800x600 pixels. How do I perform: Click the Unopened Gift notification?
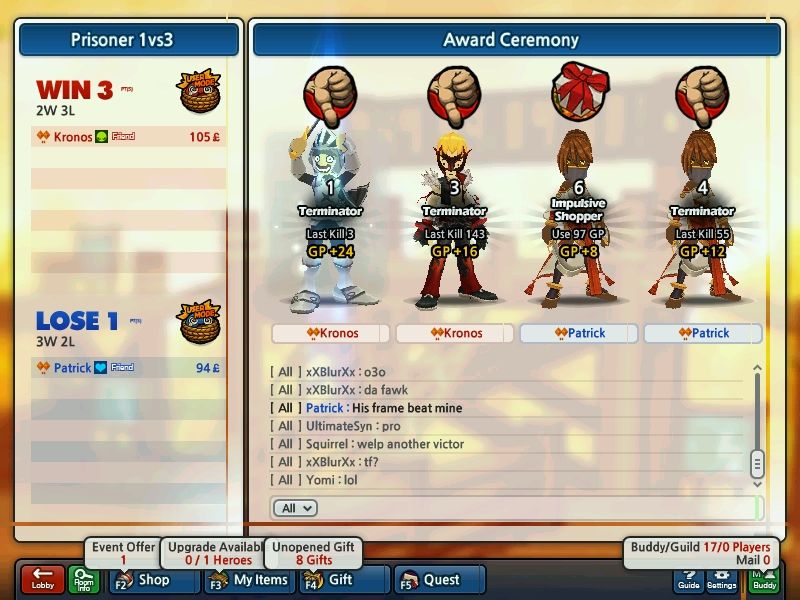[314, 553]
